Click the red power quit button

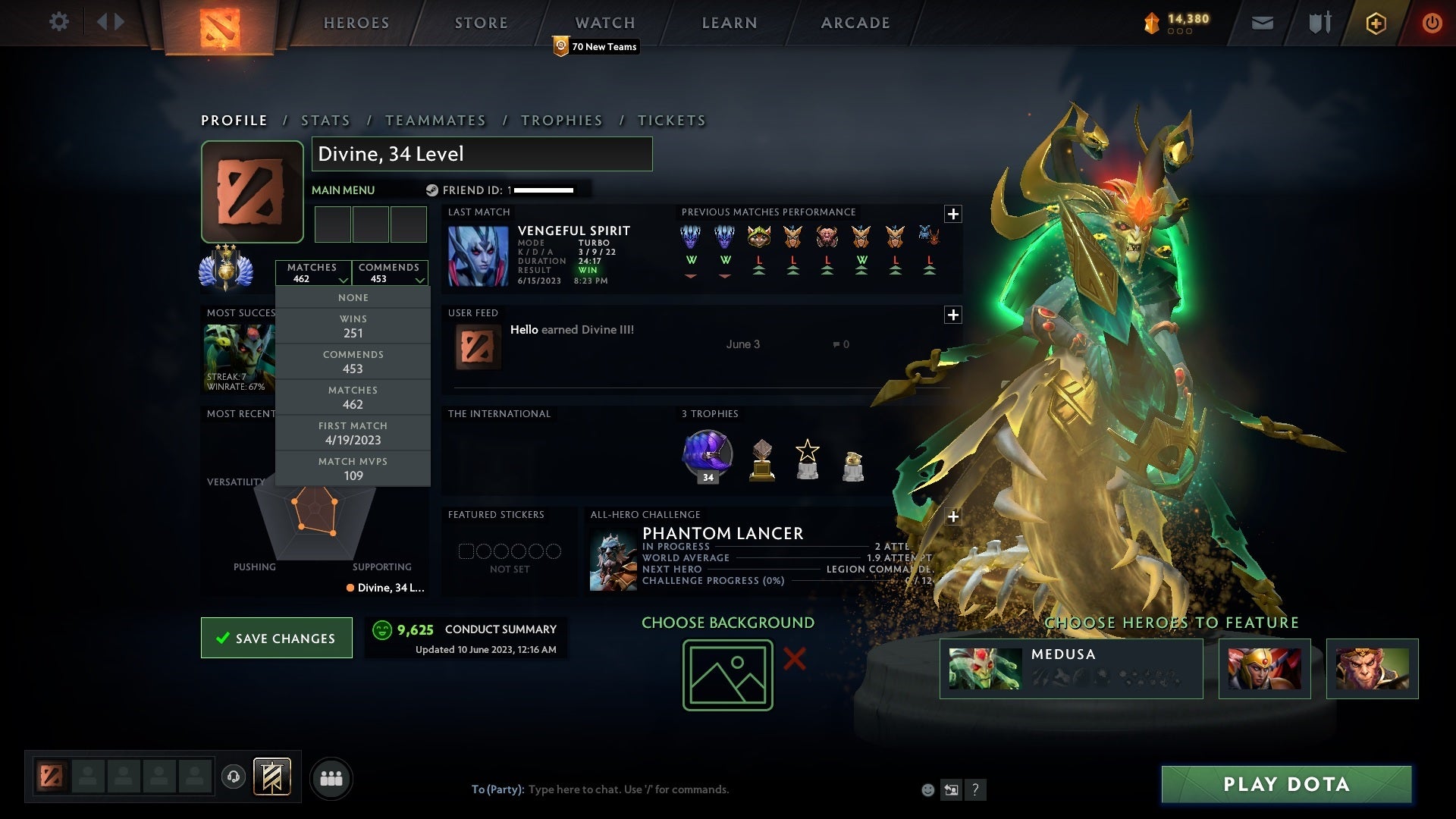click(x=1431, y=23)
